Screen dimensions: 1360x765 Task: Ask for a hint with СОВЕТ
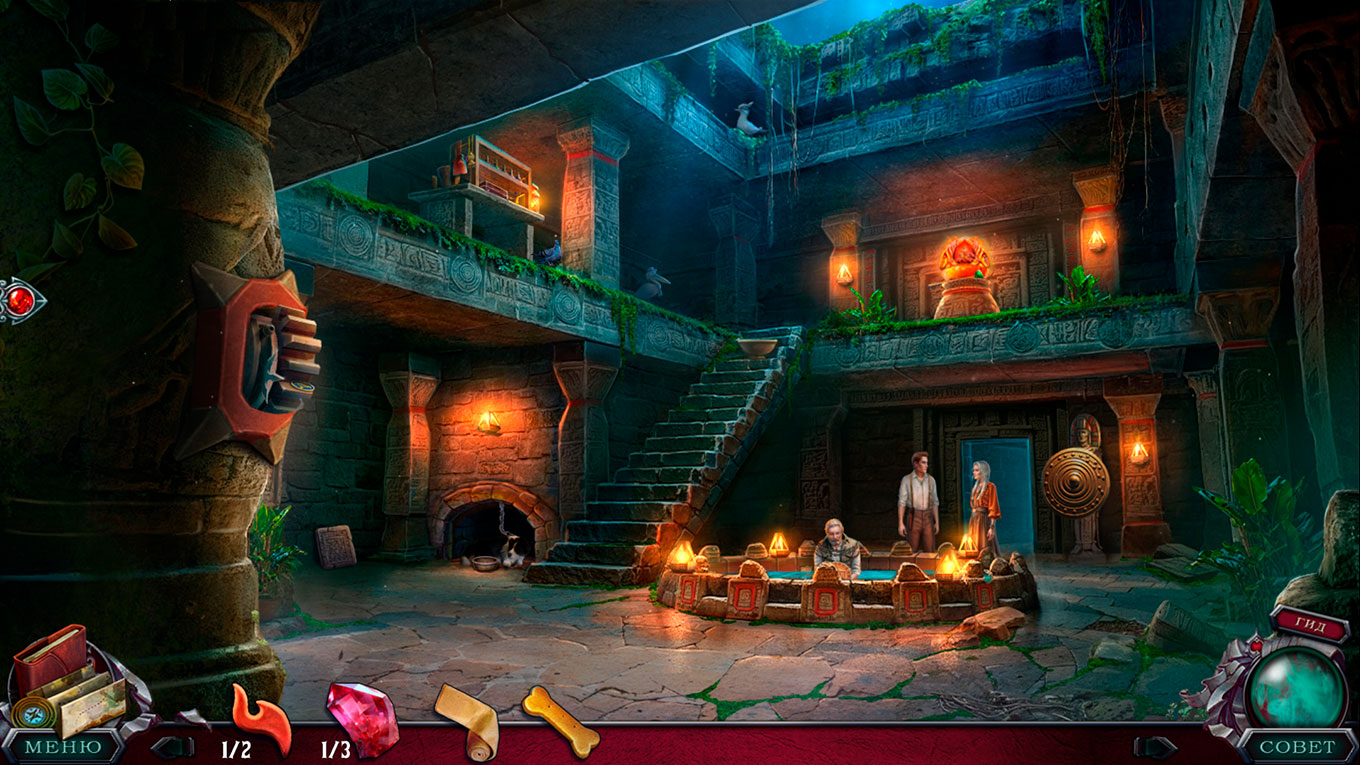tap(1297, 747)
